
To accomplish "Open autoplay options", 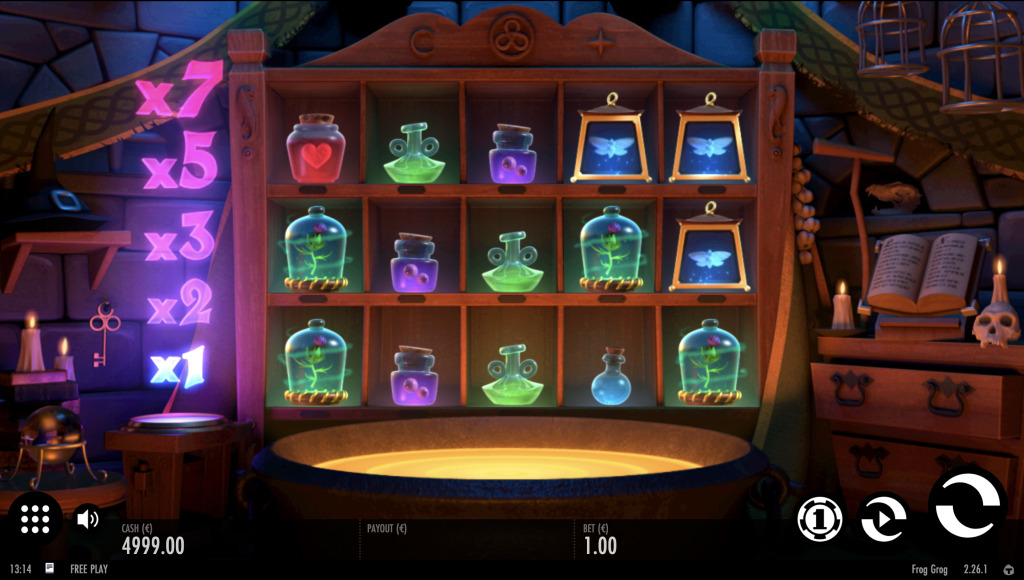I will pos(884,519).
